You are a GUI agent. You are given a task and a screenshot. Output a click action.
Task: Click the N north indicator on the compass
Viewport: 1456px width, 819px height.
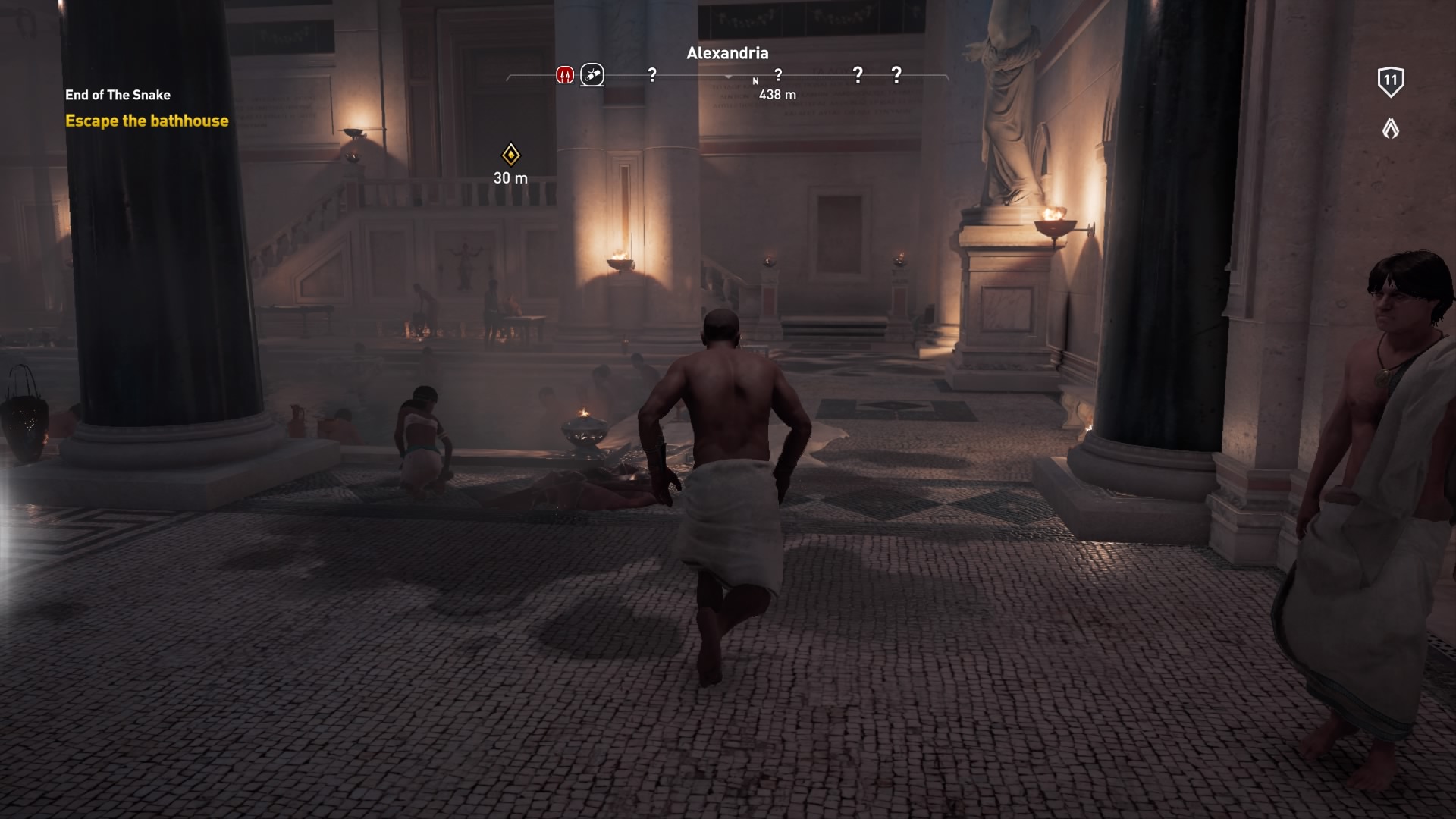click(x=755, y=79)
